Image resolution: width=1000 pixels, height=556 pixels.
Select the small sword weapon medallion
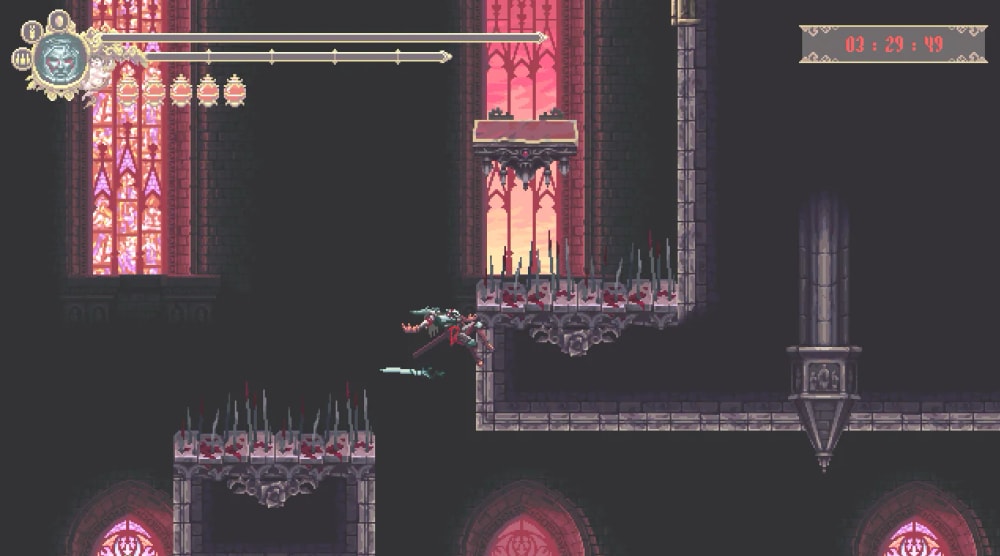[31, 31]
